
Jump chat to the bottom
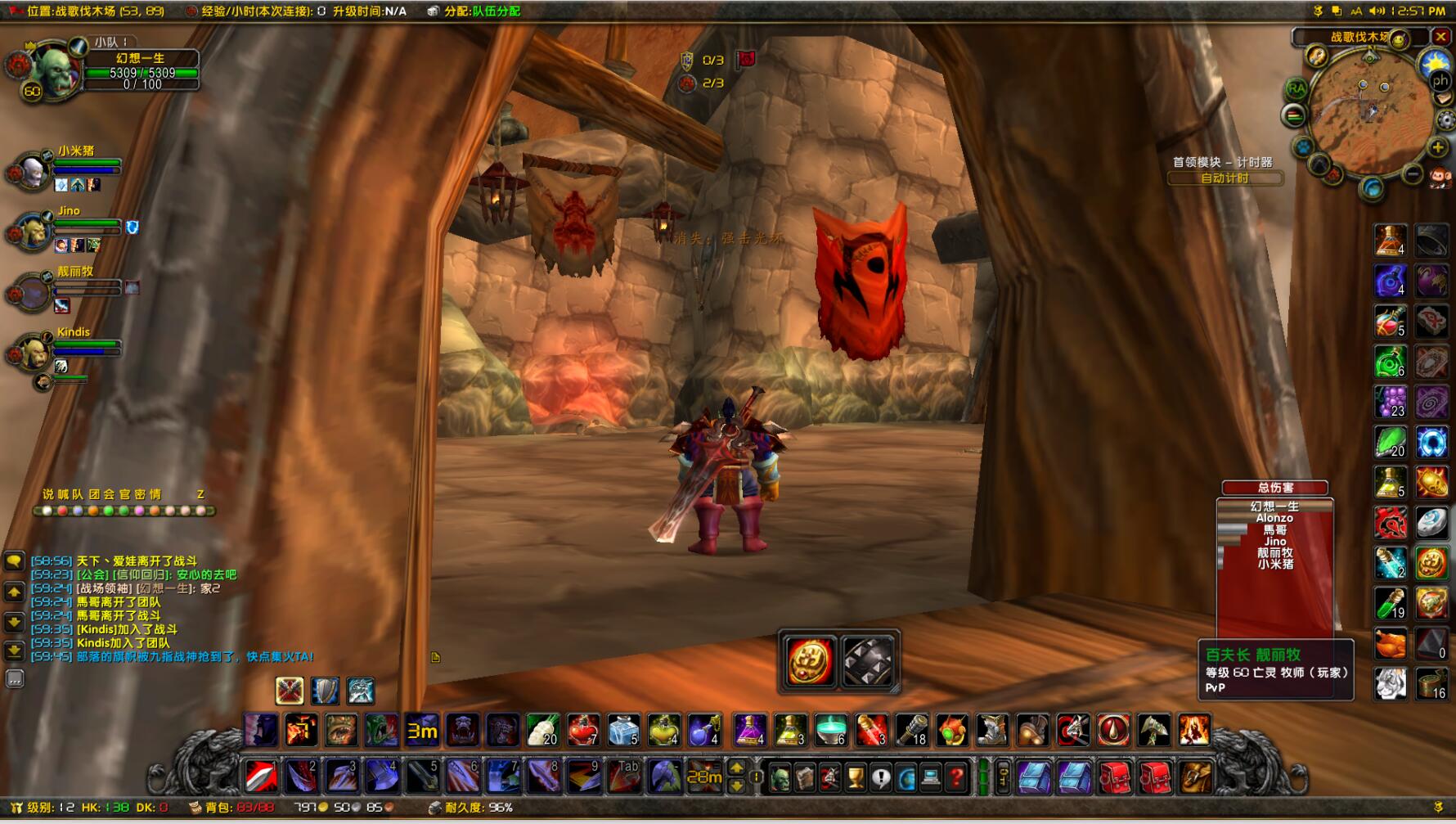tap(15, 651)
